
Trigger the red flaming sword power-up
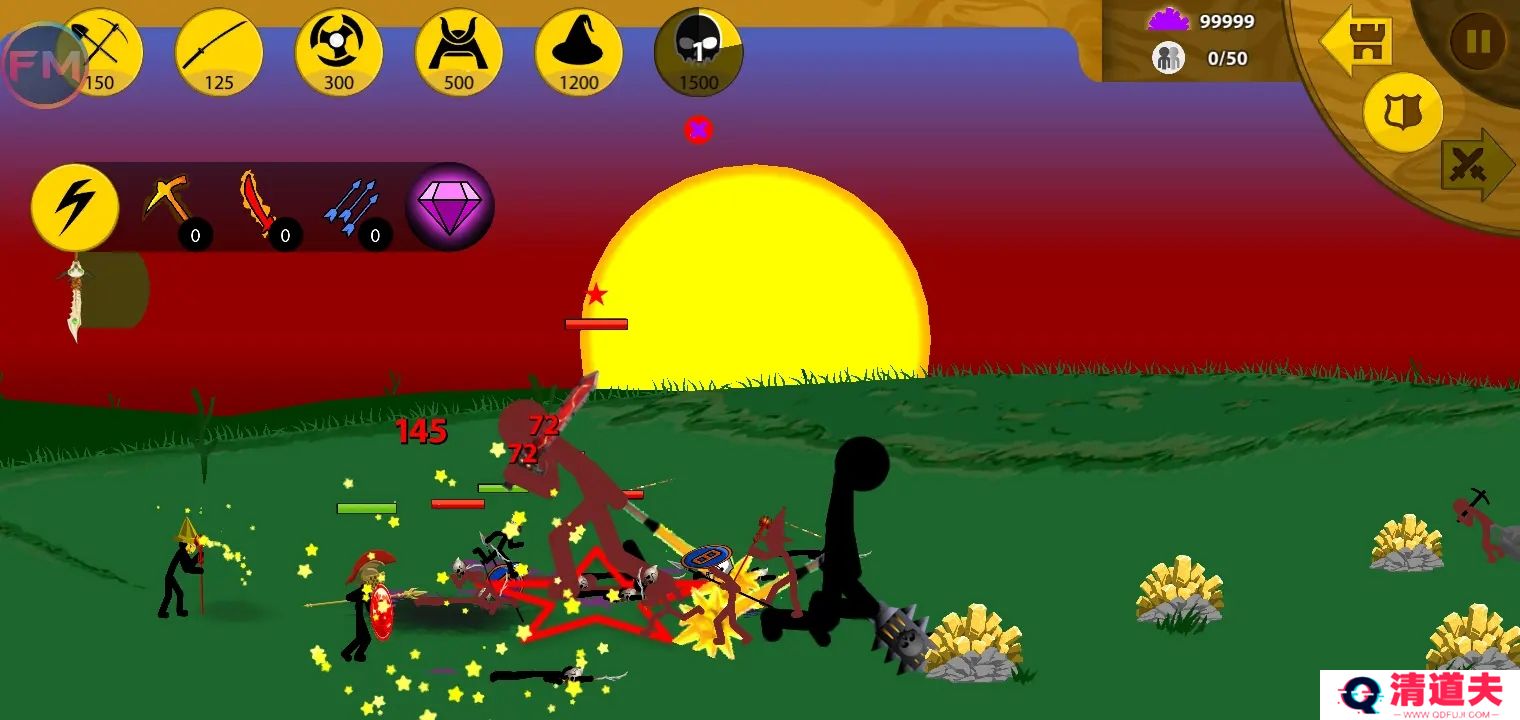pos(258,202)
